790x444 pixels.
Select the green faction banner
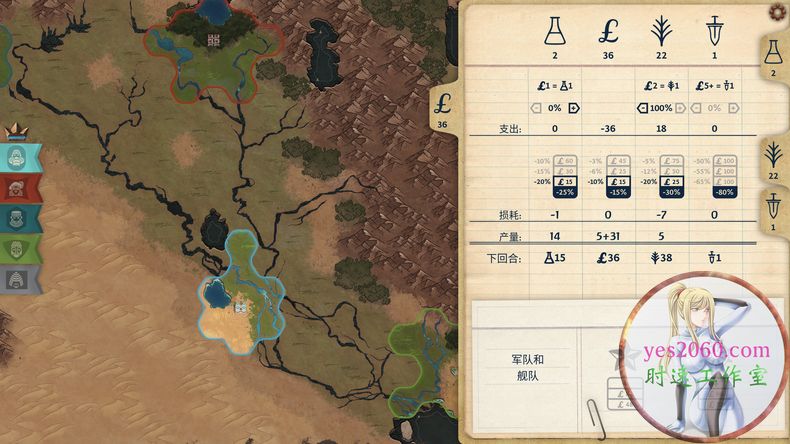coord(20,248)
